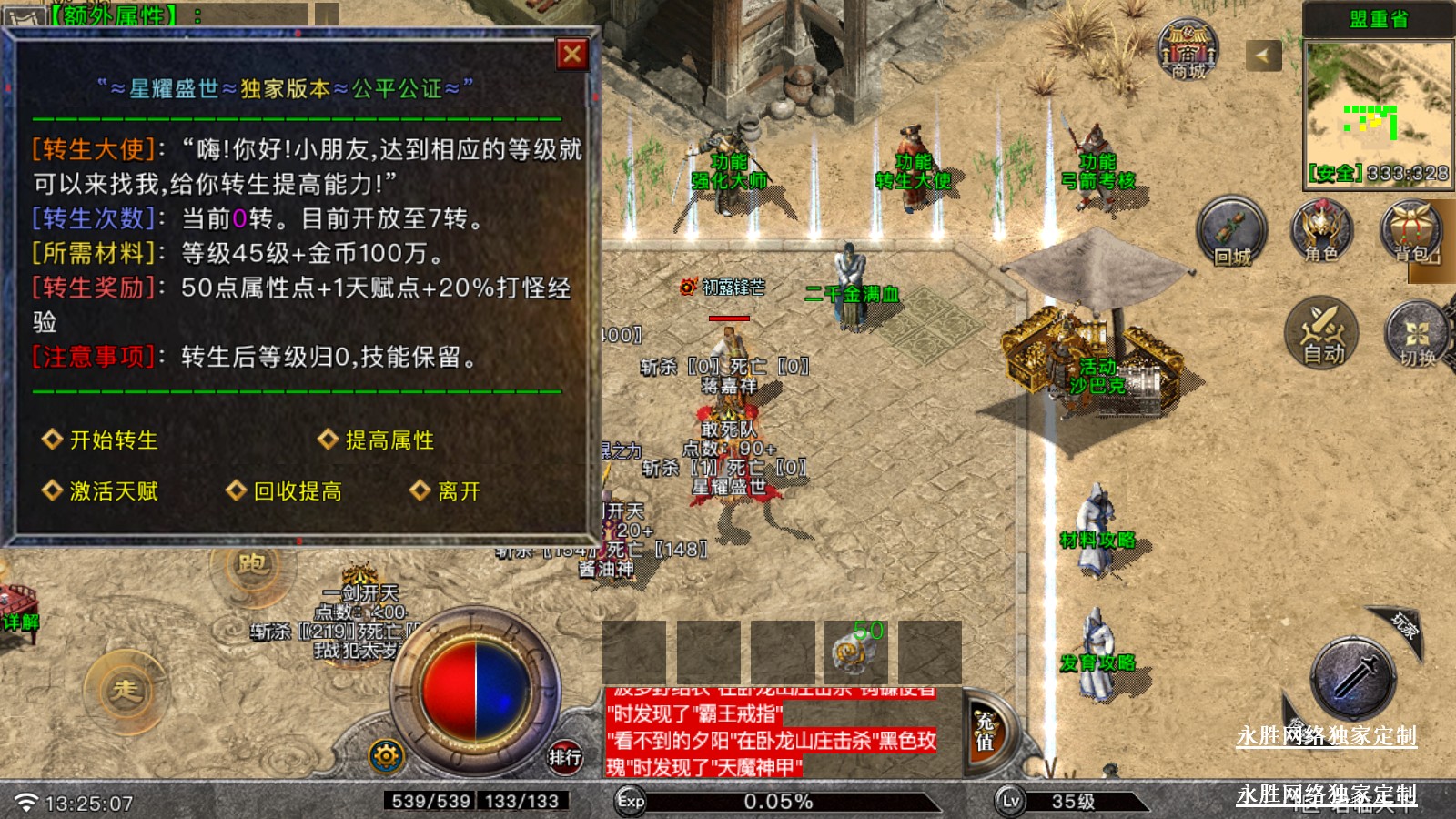Image resolution: width=1456 pixels, height=819 pixels.
Task: Choose the 开始转生 dialogue option
Action: (x=113, y=440)
